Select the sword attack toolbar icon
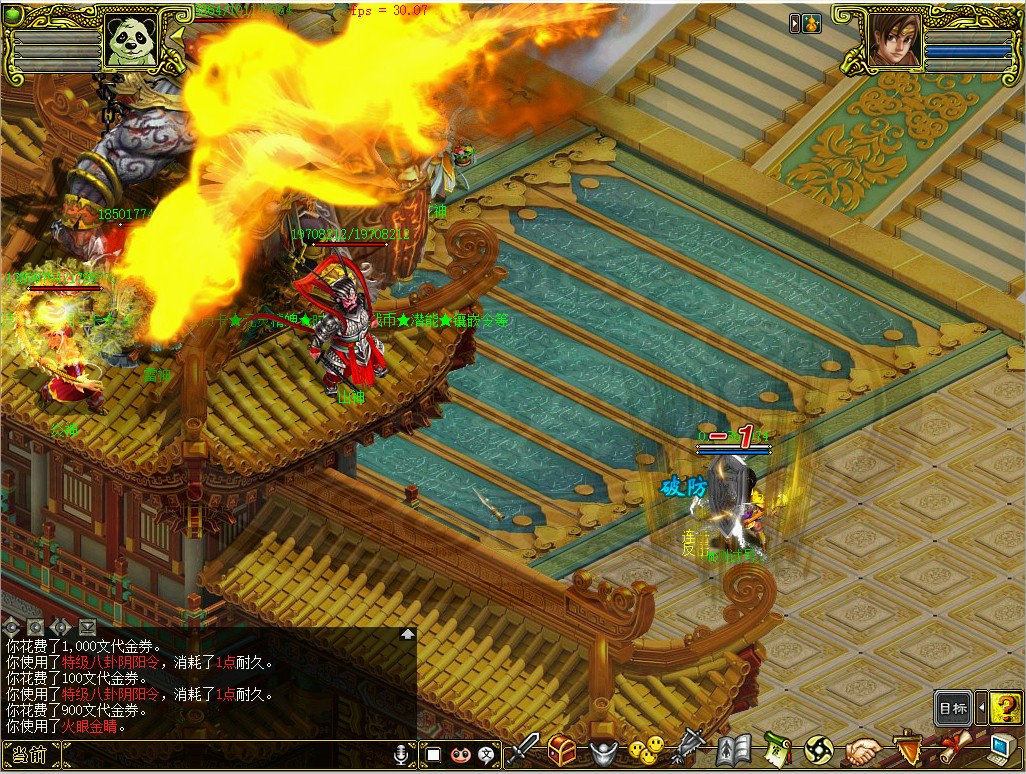 pos(524,750)
